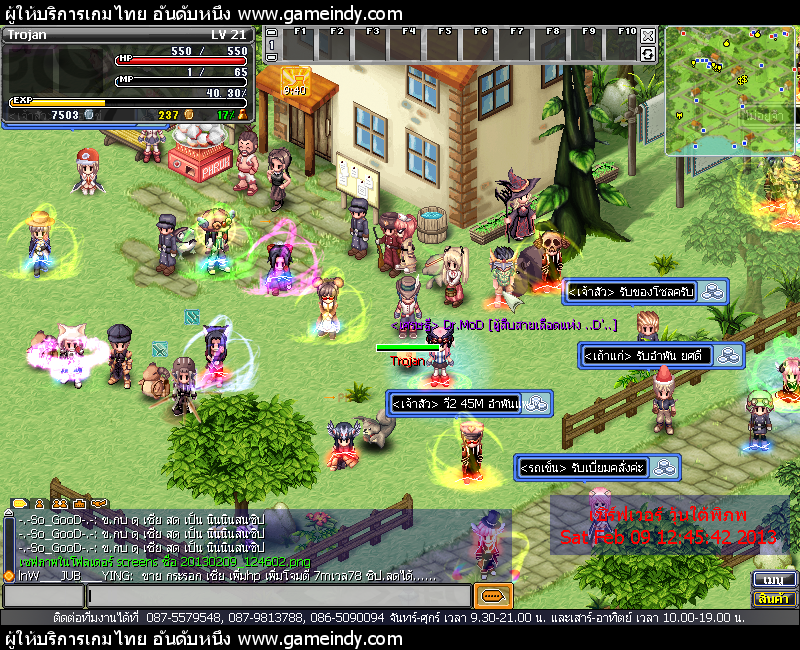Open the สินค้า (item shop) button
The width and height of the screenshot is (800, 650).
click(773, 599)
